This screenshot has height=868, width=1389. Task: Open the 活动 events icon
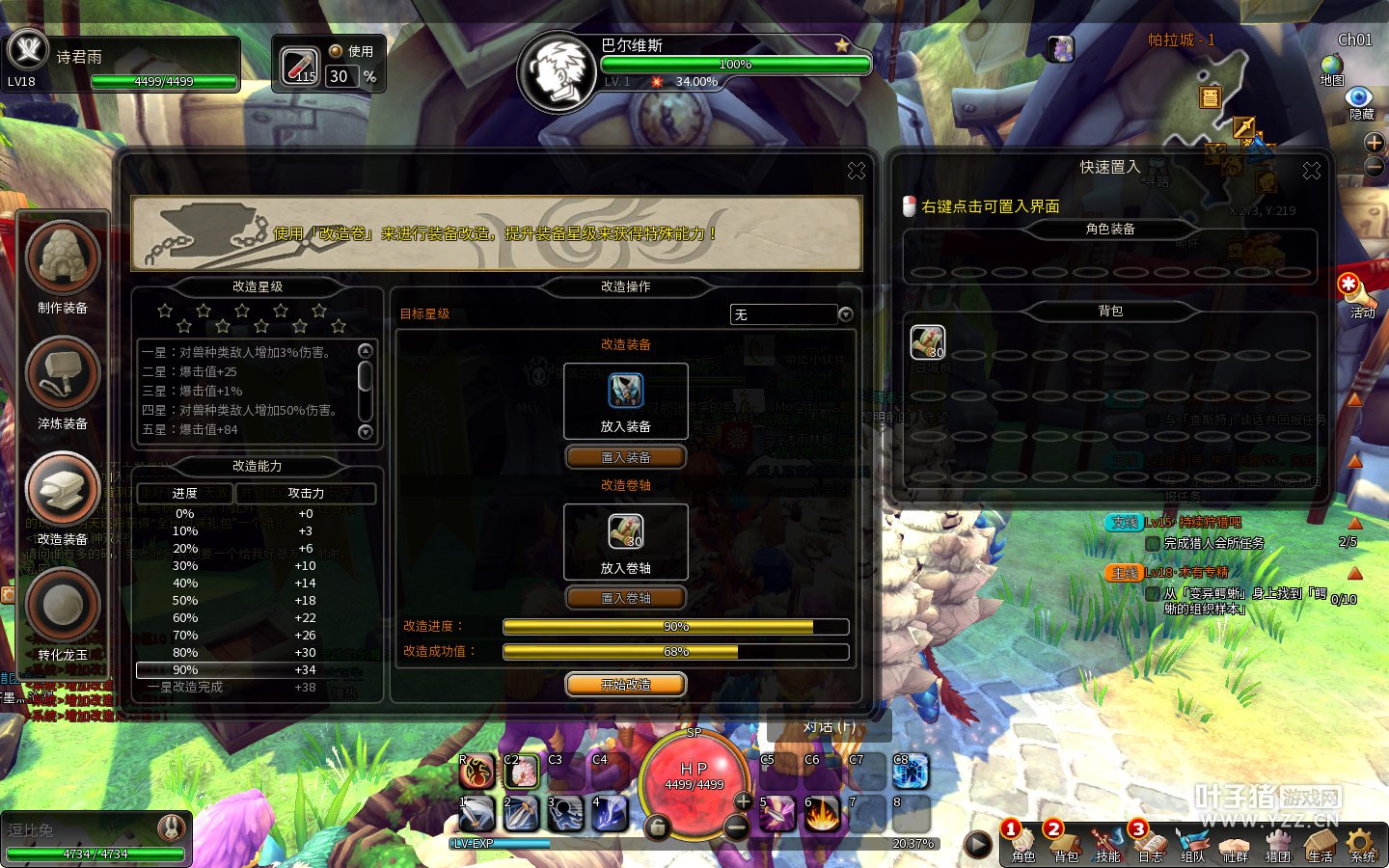click(x=1349, y=285)
